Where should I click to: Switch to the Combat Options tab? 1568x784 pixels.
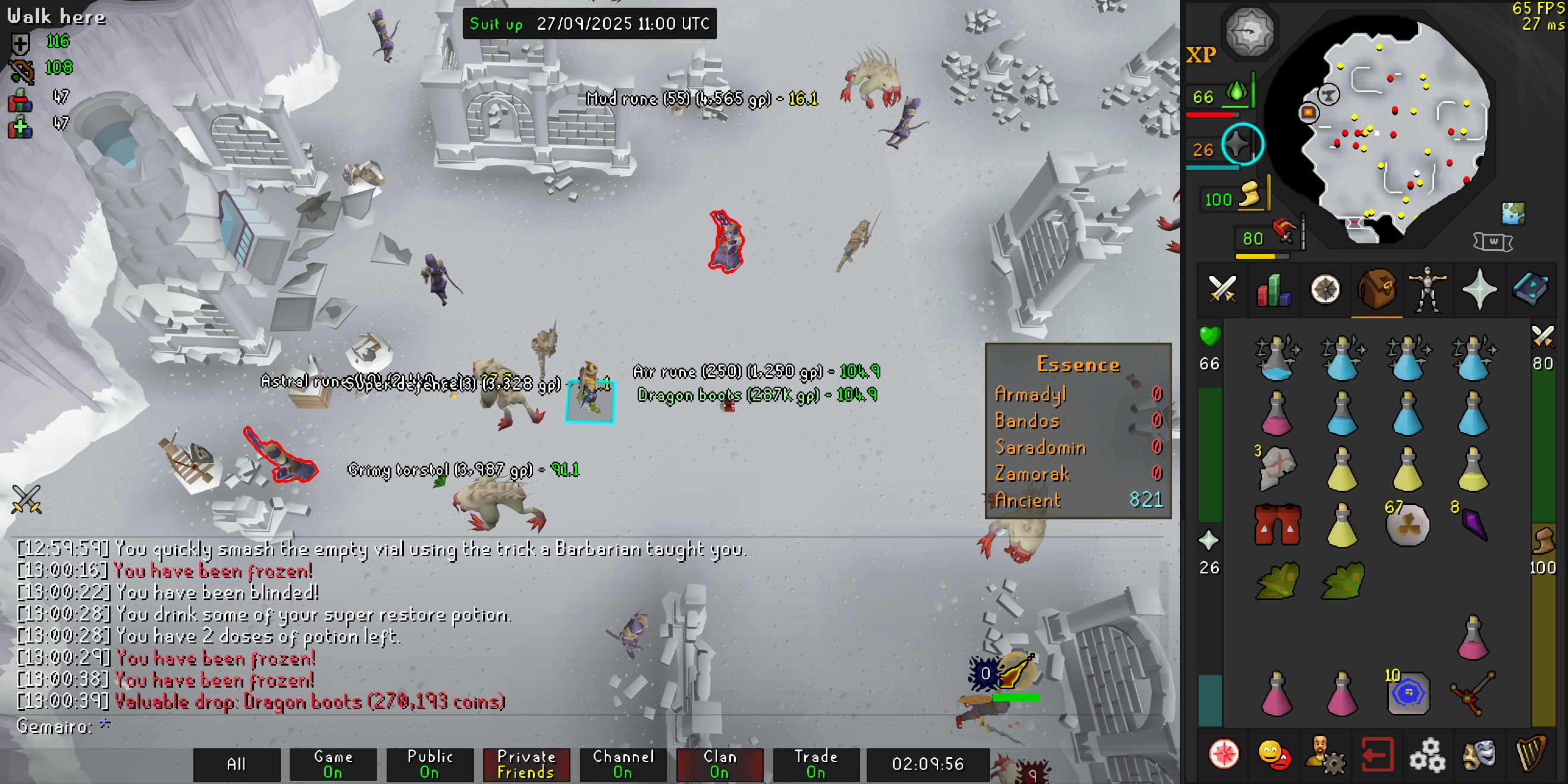(1222, 290)
